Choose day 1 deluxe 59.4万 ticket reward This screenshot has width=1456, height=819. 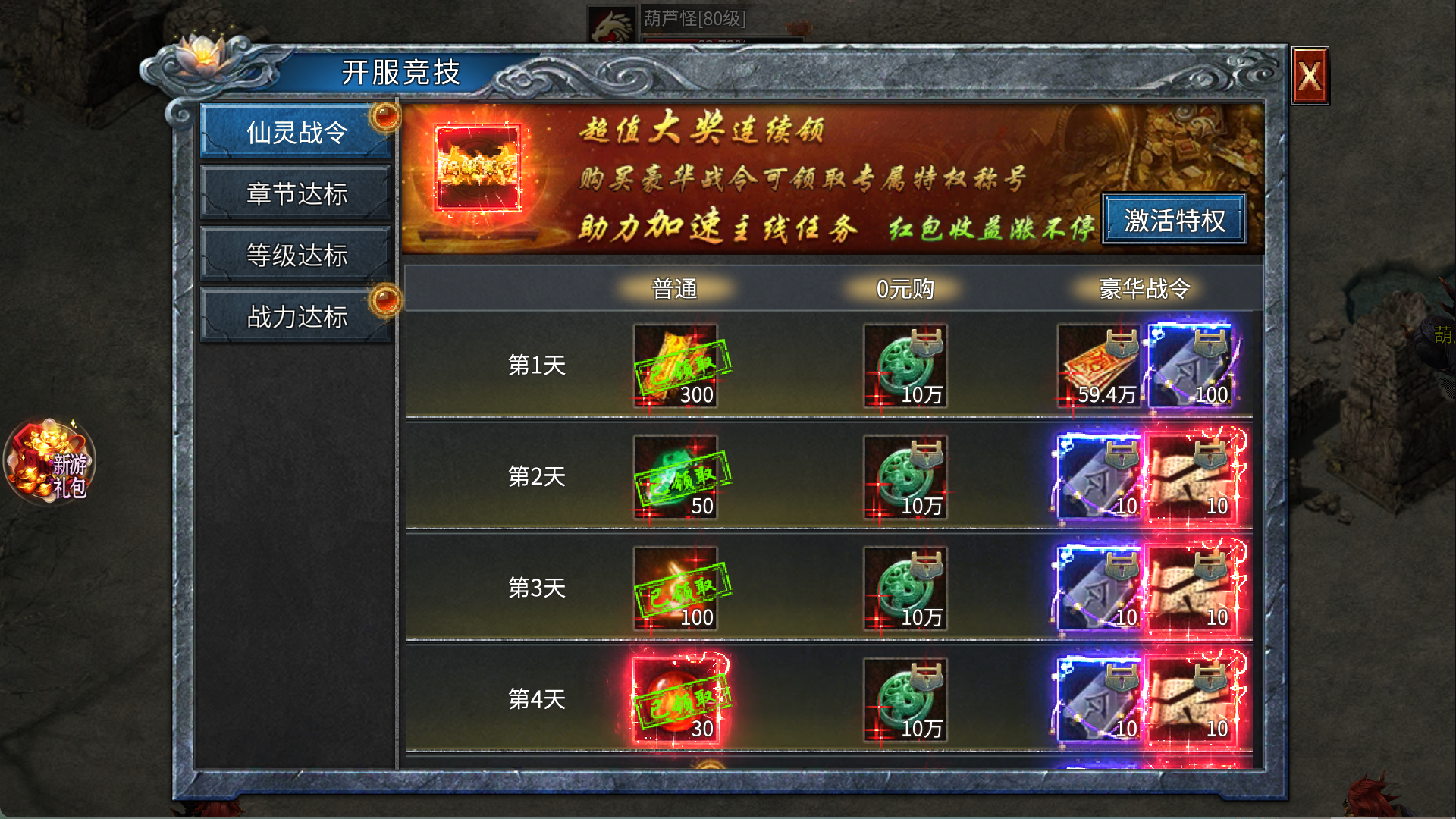pyautogui.click(x=1099, y=366)
